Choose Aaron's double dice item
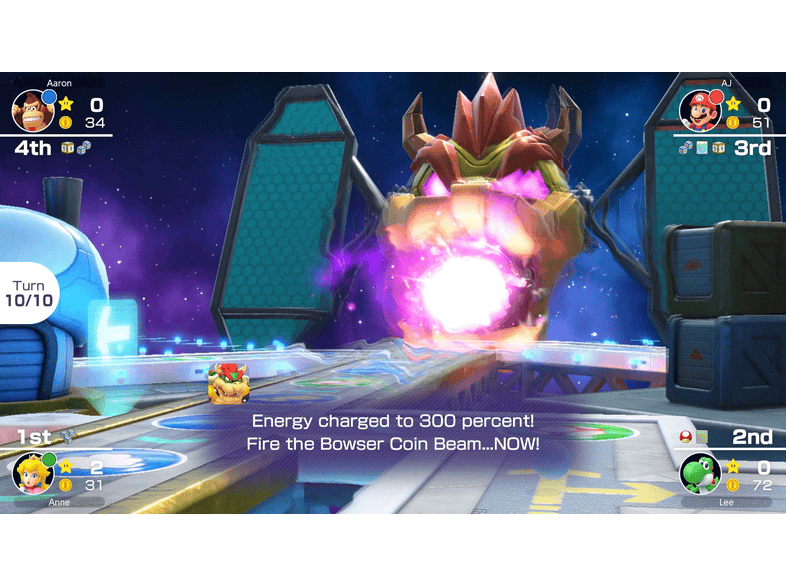Image resolution: width=786 pixels, height=587 pixels. click(84, 148)
